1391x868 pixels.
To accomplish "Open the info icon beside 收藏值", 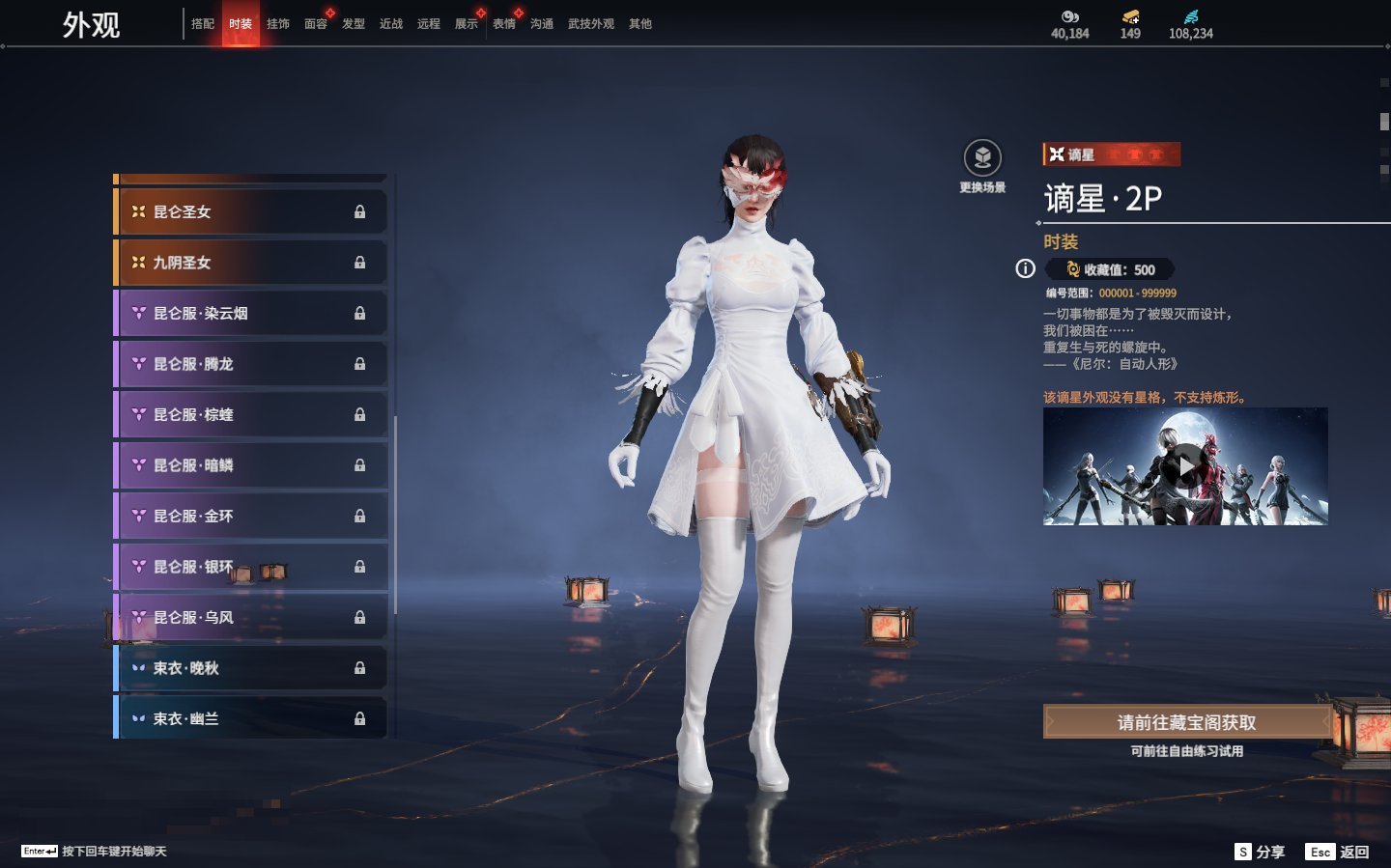I will pyautogui.click(x=1025, y=269).
